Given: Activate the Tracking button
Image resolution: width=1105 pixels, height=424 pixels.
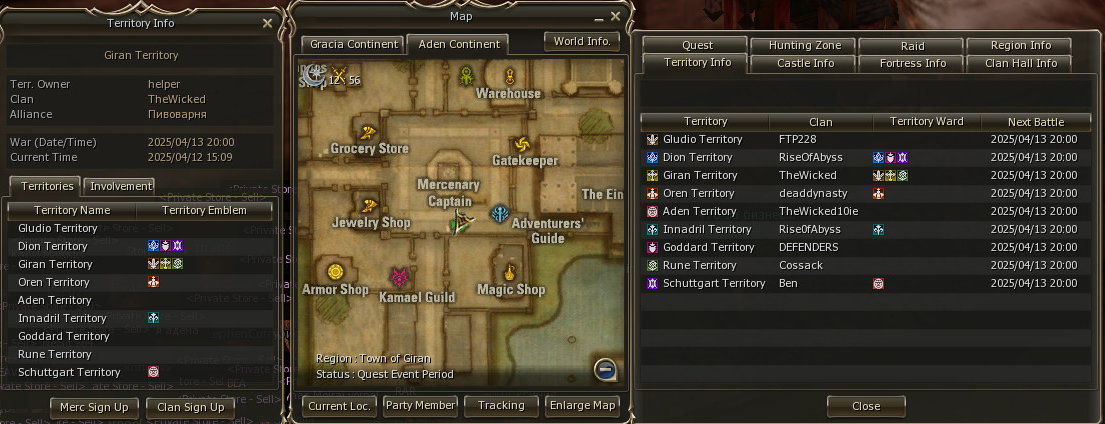Looking at the screenshot, I should click(501, 405).
